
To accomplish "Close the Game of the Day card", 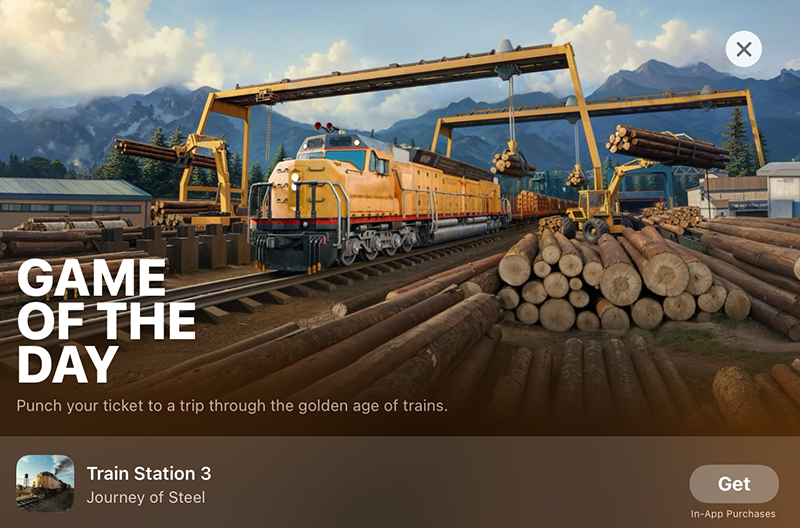I will click(743, 49).
